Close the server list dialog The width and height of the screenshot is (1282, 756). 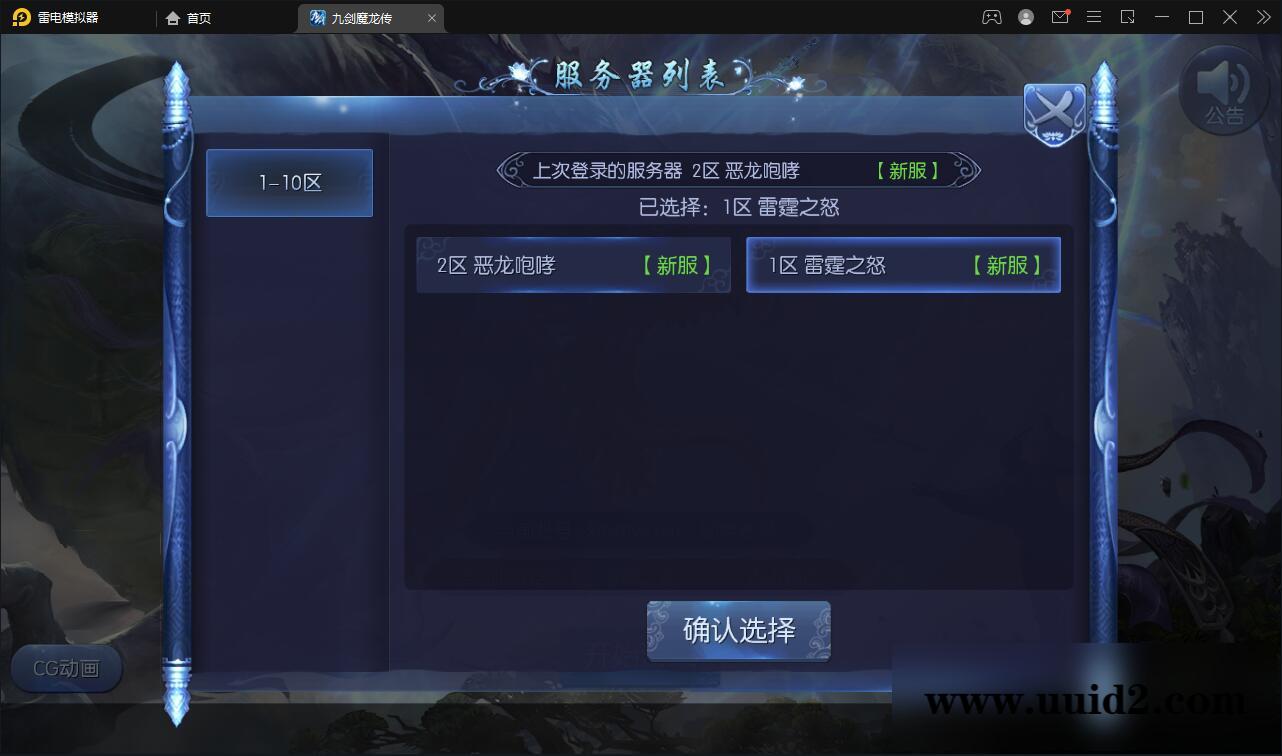pos(1054,112)
